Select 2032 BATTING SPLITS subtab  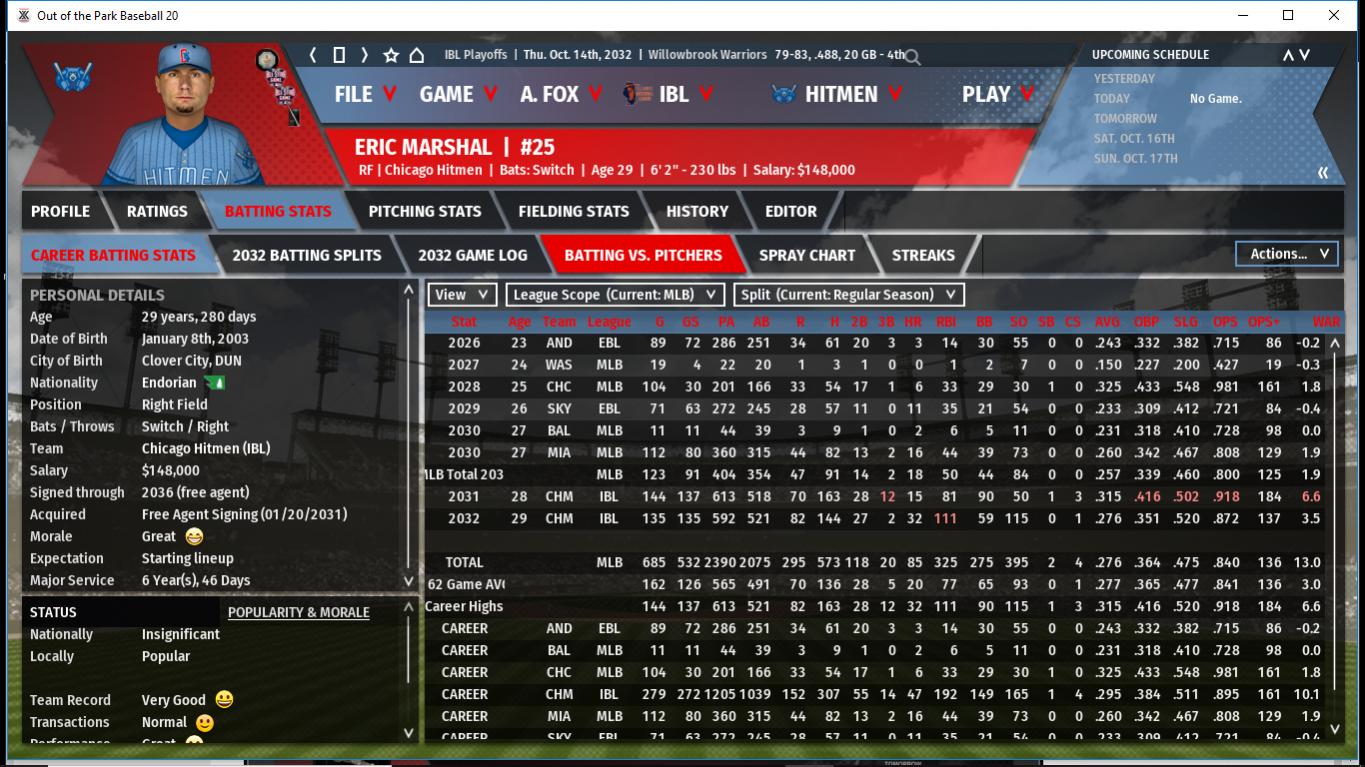[x=306, y=255]
